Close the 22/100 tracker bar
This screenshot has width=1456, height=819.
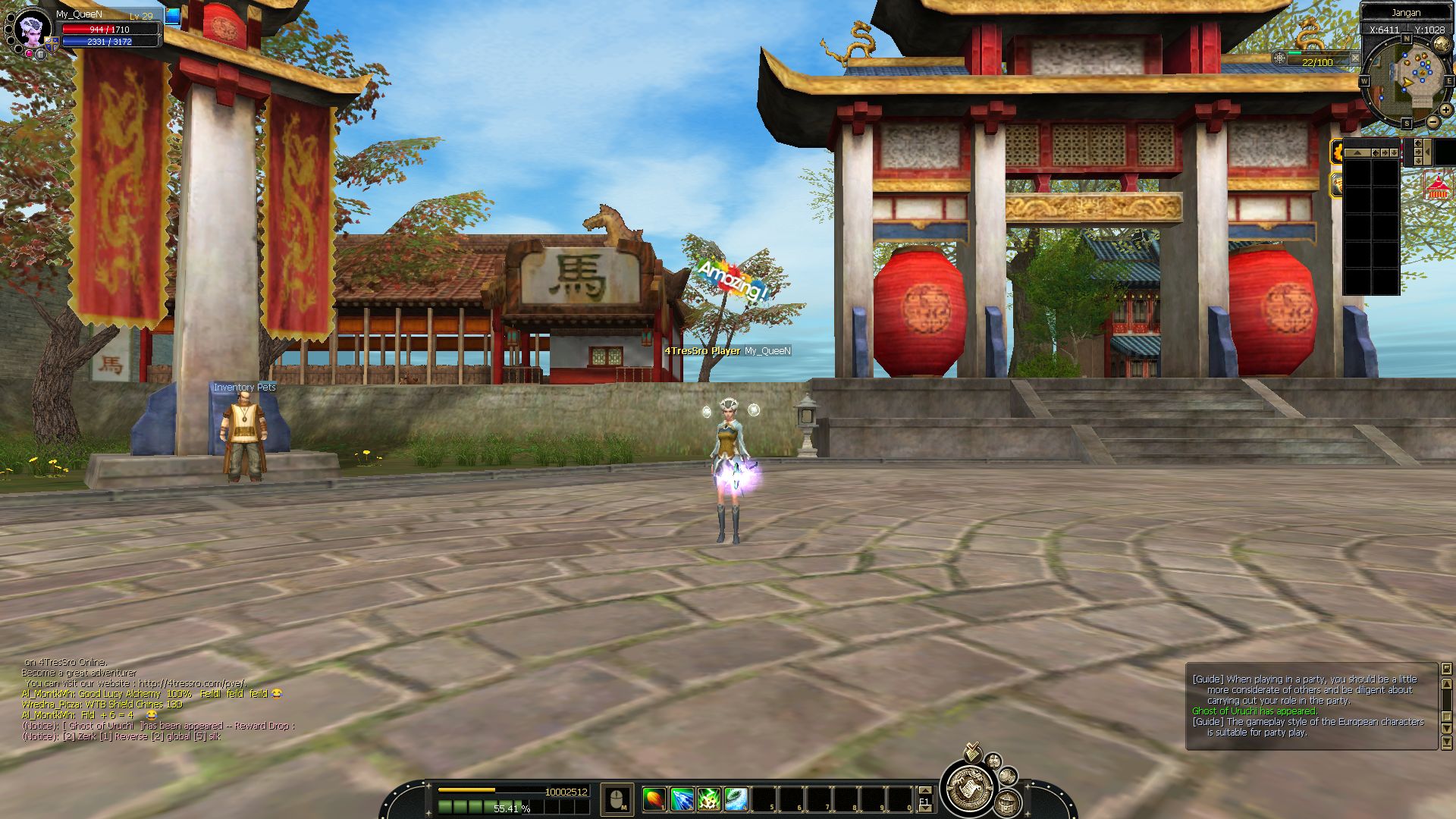[x=1355, y=58]
